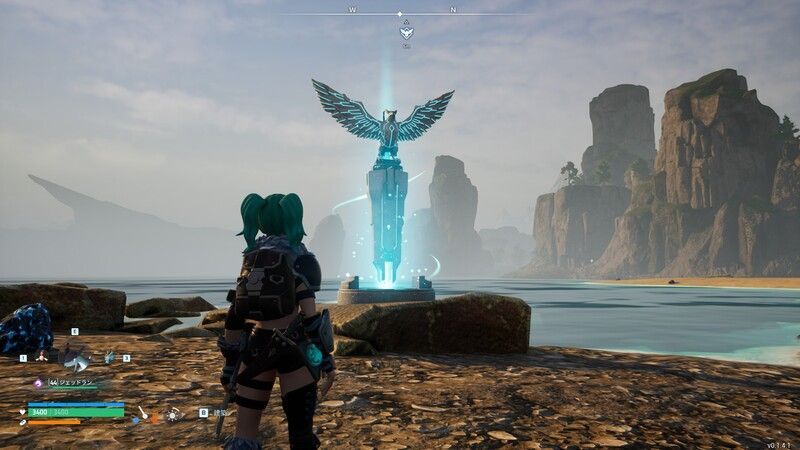Select the sun-shaped icon beside the stamina bar
Image resolution: width=800 pixels, height=450 pixels.
173,413
